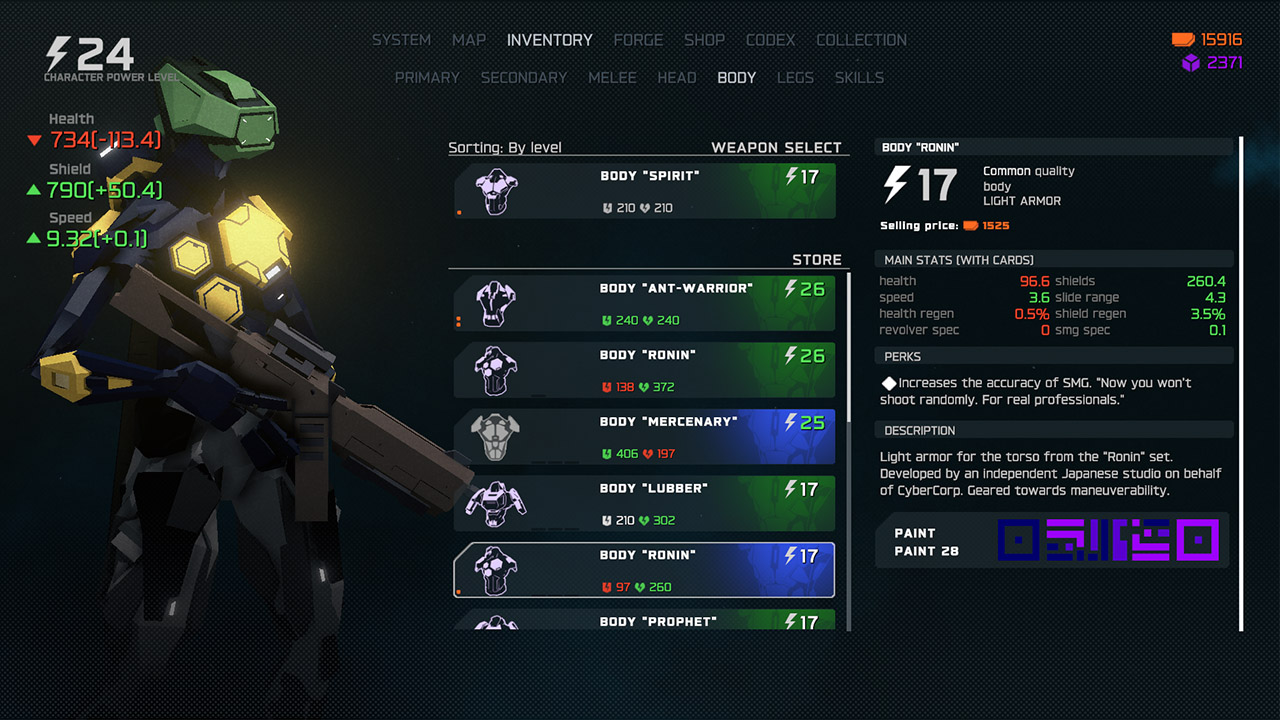Select the Body "Prophet" item entry

point(640,620)
